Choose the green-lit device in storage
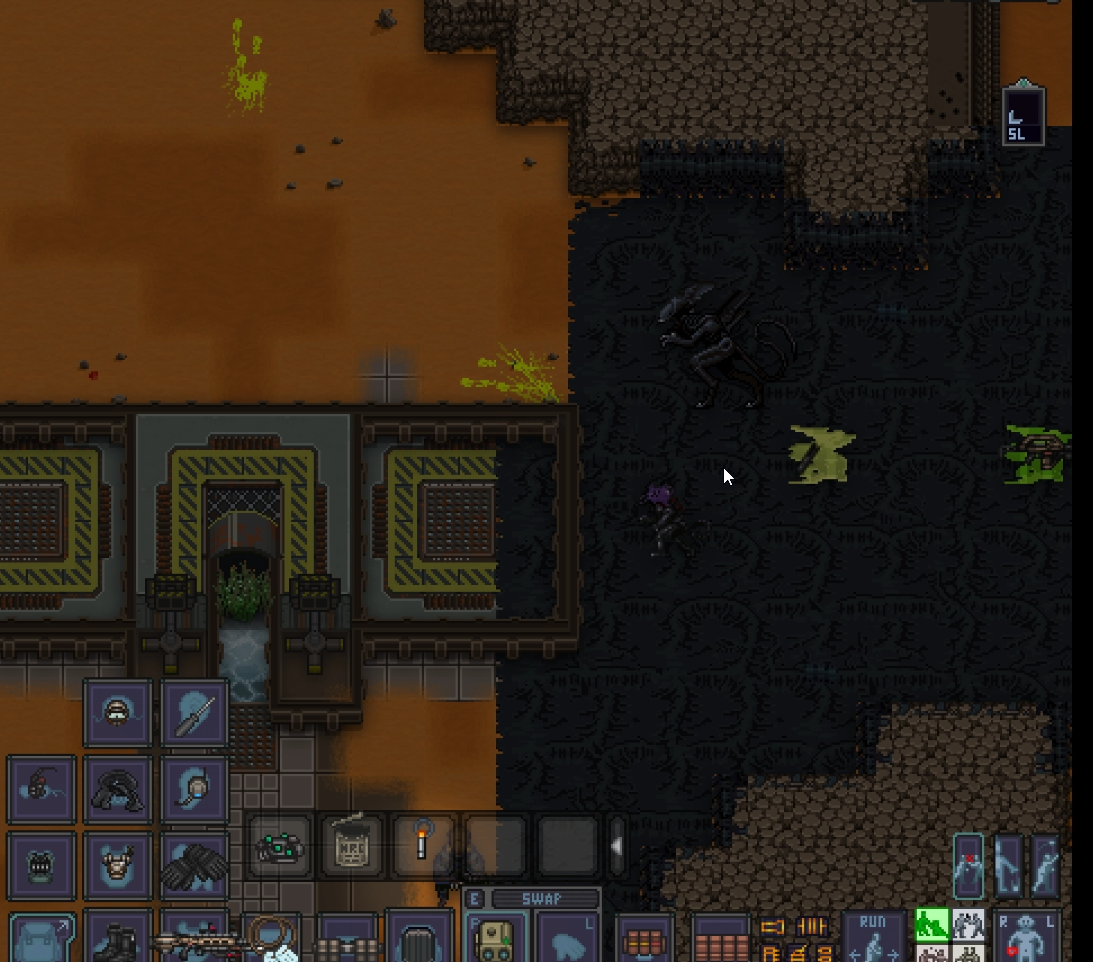Screen dimensions: 1093x962 coord(280,847)
